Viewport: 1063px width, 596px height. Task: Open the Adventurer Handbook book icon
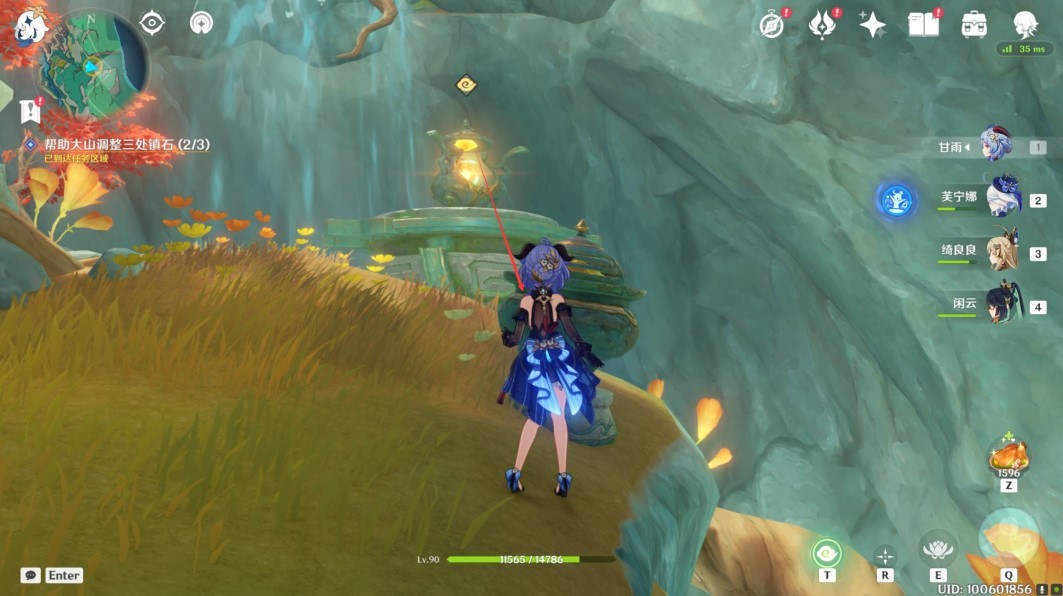pos(923,25)
